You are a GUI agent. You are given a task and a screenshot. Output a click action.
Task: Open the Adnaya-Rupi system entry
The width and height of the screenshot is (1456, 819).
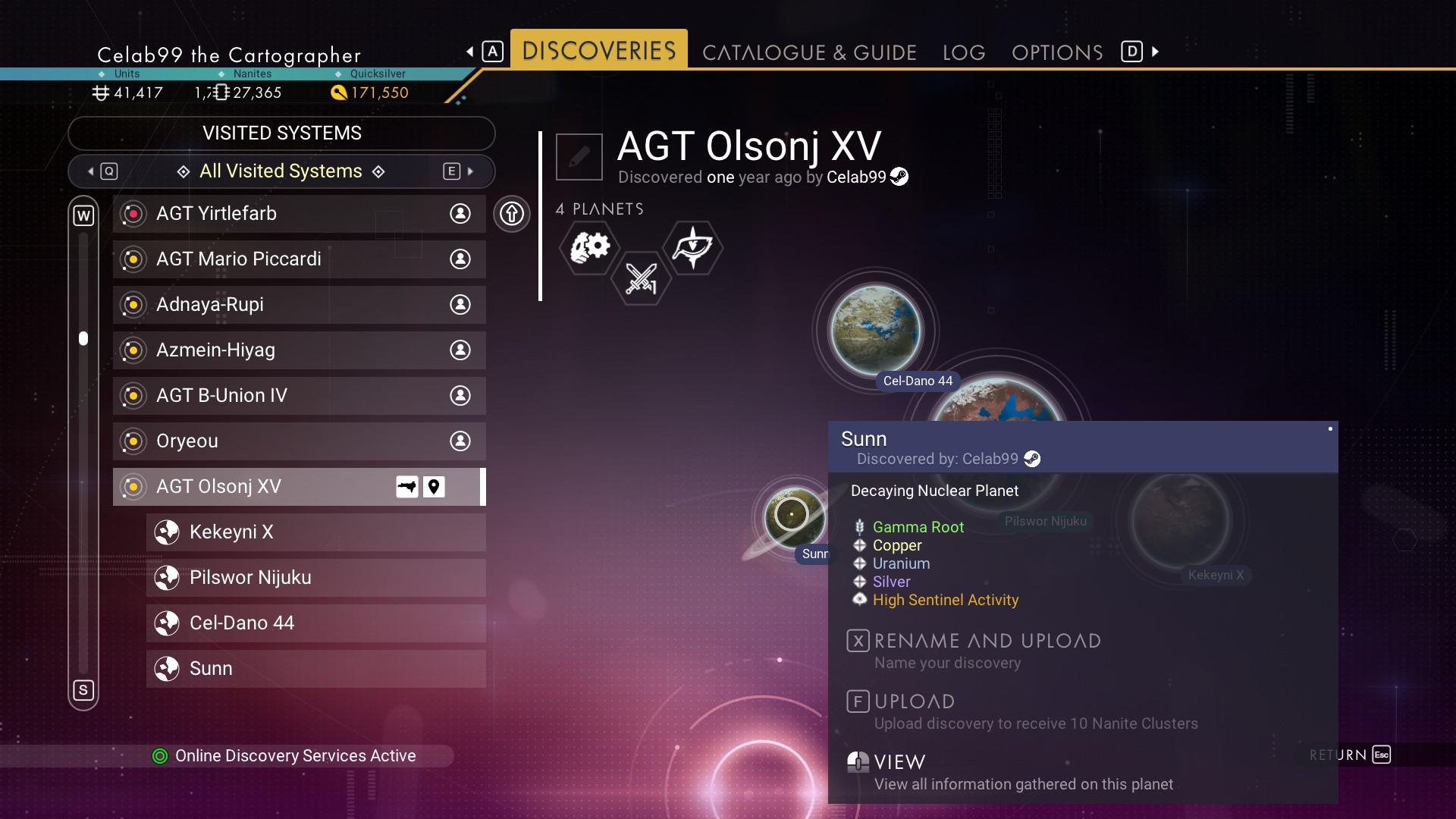[299, 305]
